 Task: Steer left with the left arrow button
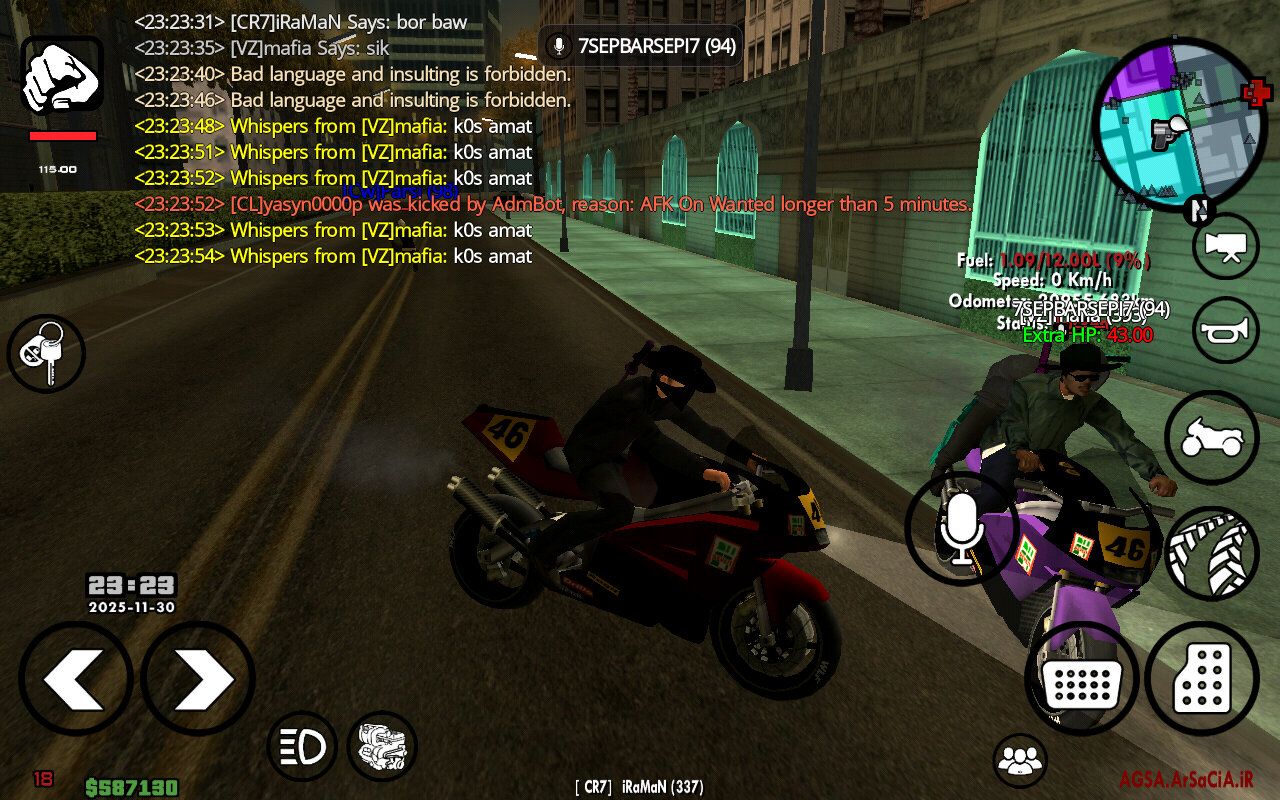click(x=76, y=678)
